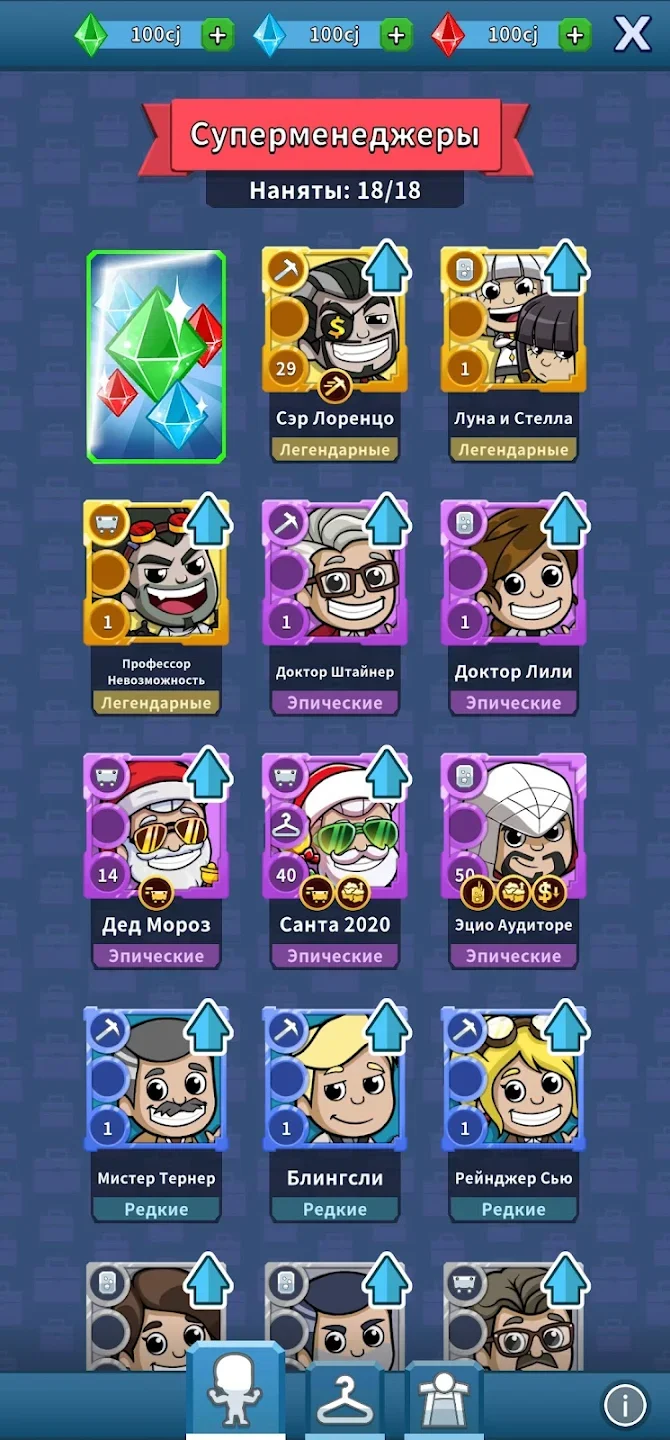Add more blue gems

click(396, 36)
